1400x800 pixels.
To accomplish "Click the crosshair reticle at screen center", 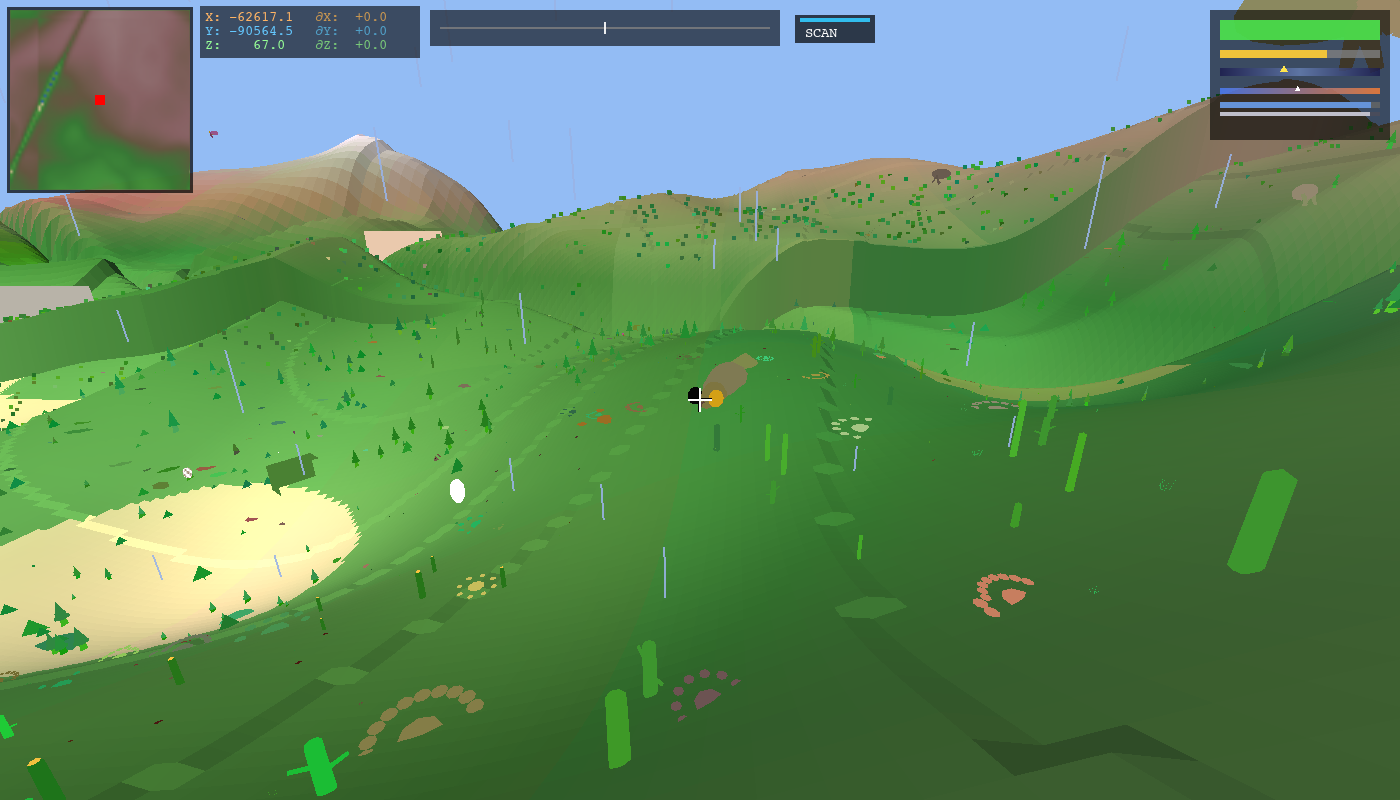I will pyautogui.click(x=700, y=400).
